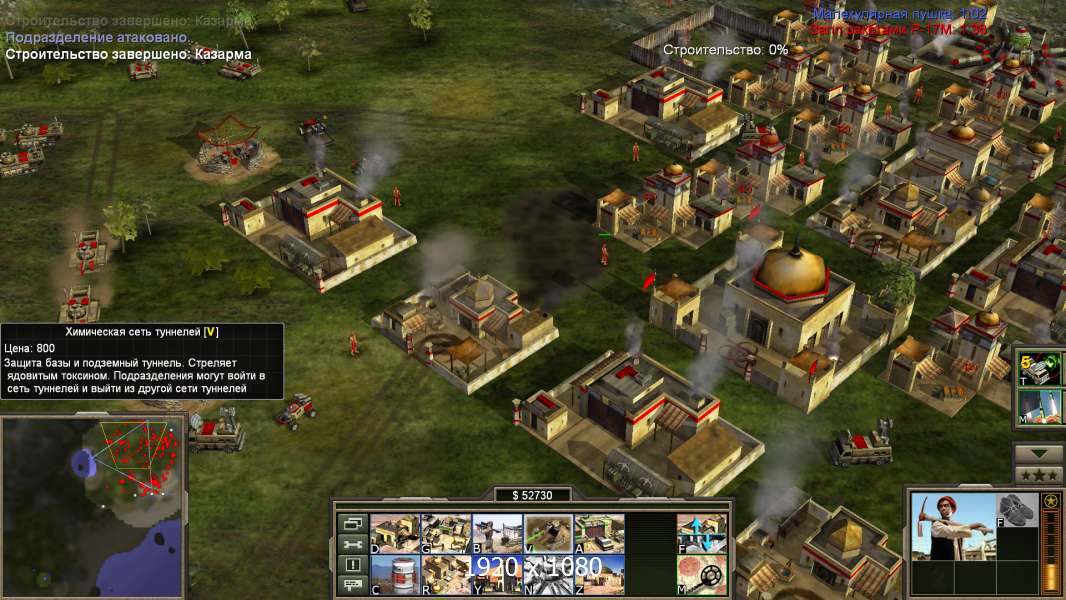The height and width of the screenshot is (600, 1066).
Task: Select the Chemical Tunnel Network build icon (V)
Action: point(548,533)
